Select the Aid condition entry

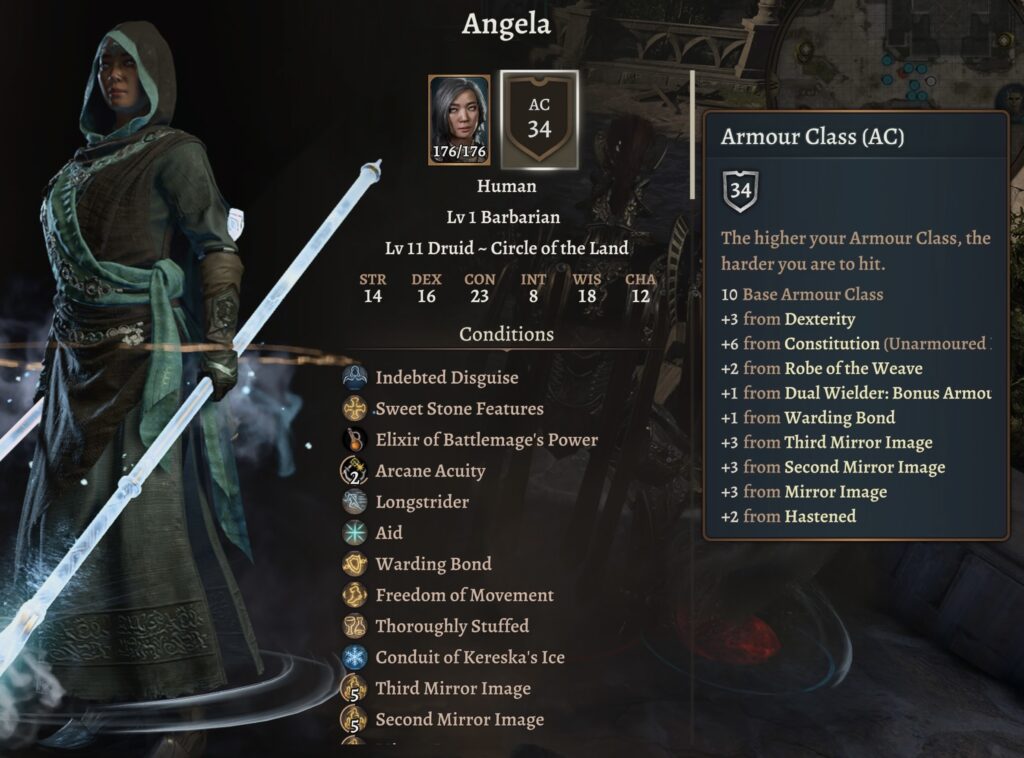click(388, 533)
